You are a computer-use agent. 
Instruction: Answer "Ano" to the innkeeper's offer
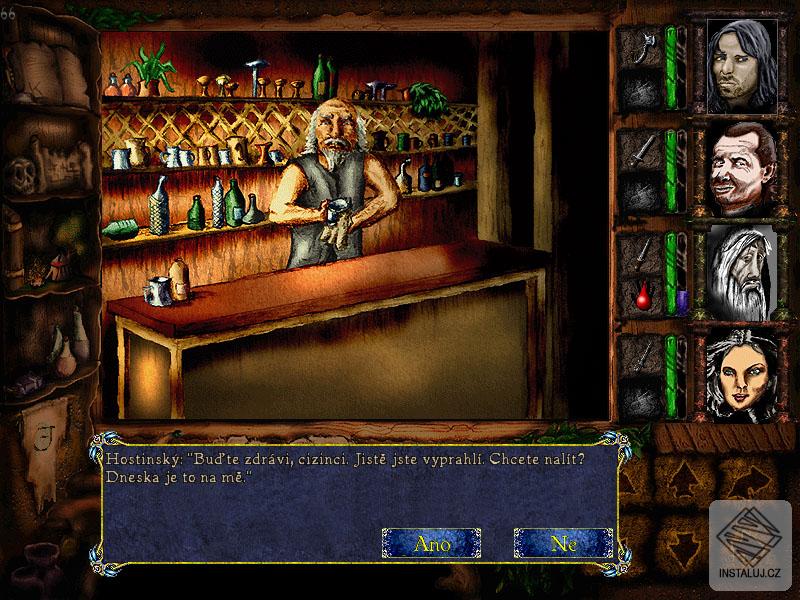click(431, 543)
